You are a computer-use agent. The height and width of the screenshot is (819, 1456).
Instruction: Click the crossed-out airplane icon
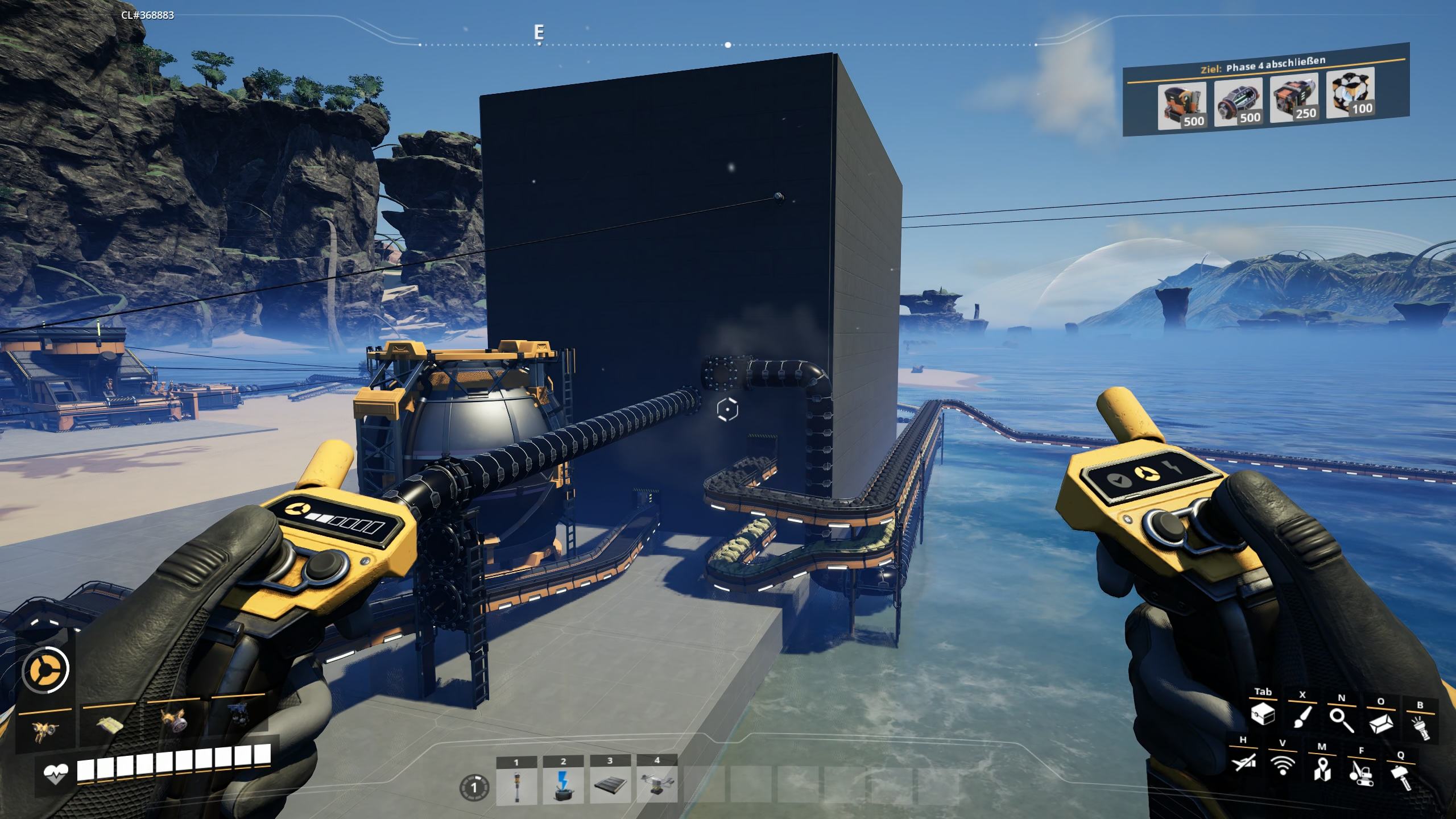click(1242, 763)
